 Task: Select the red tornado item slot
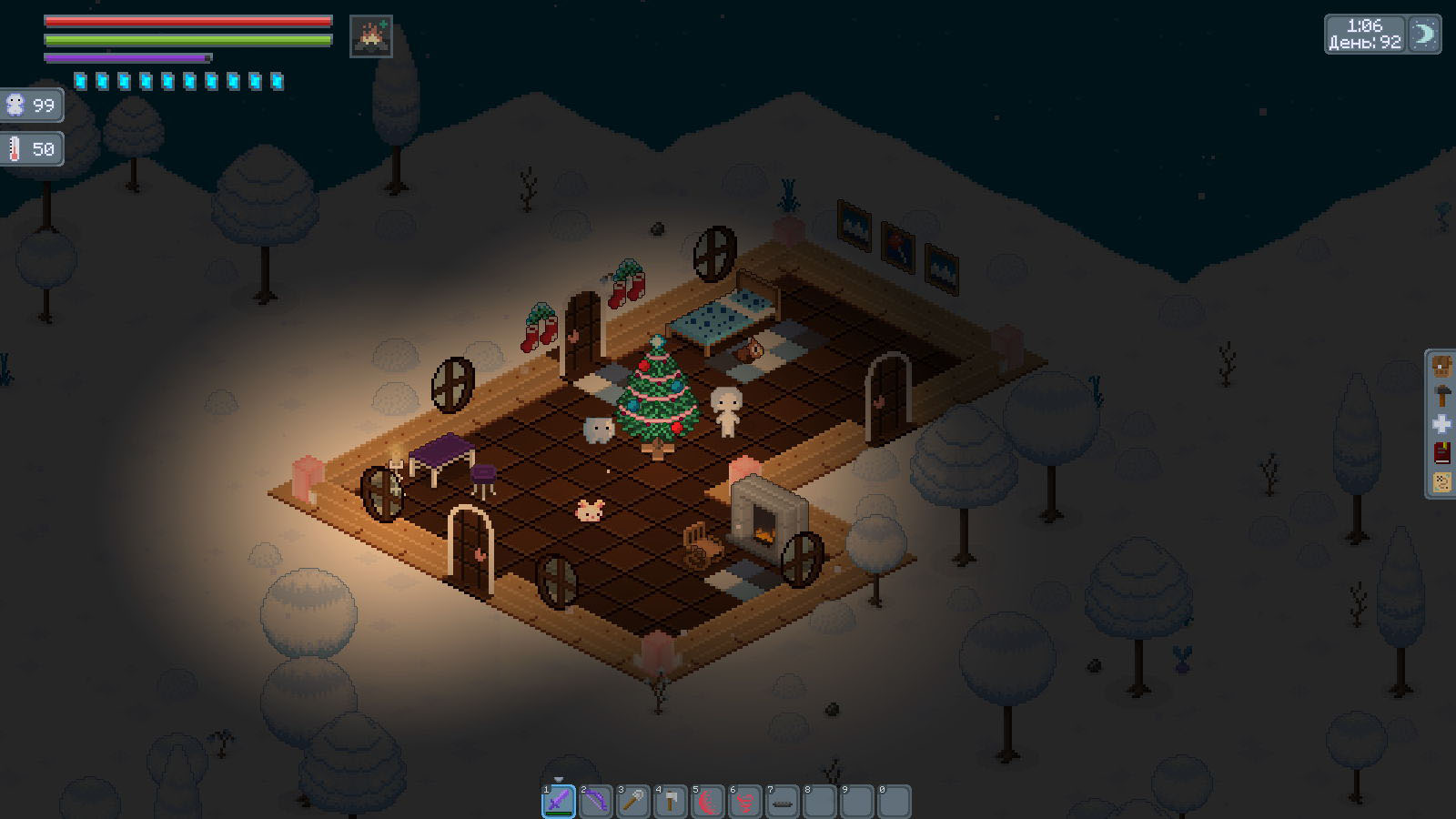pos(745,802)
